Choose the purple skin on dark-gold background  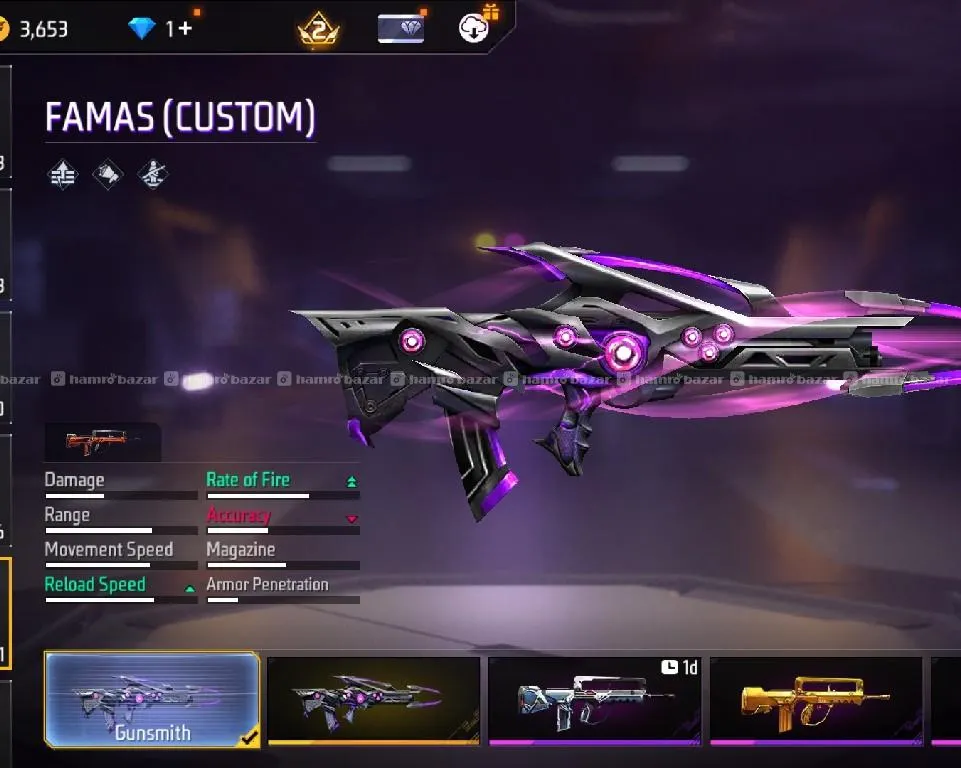click(x=373, y=699)
